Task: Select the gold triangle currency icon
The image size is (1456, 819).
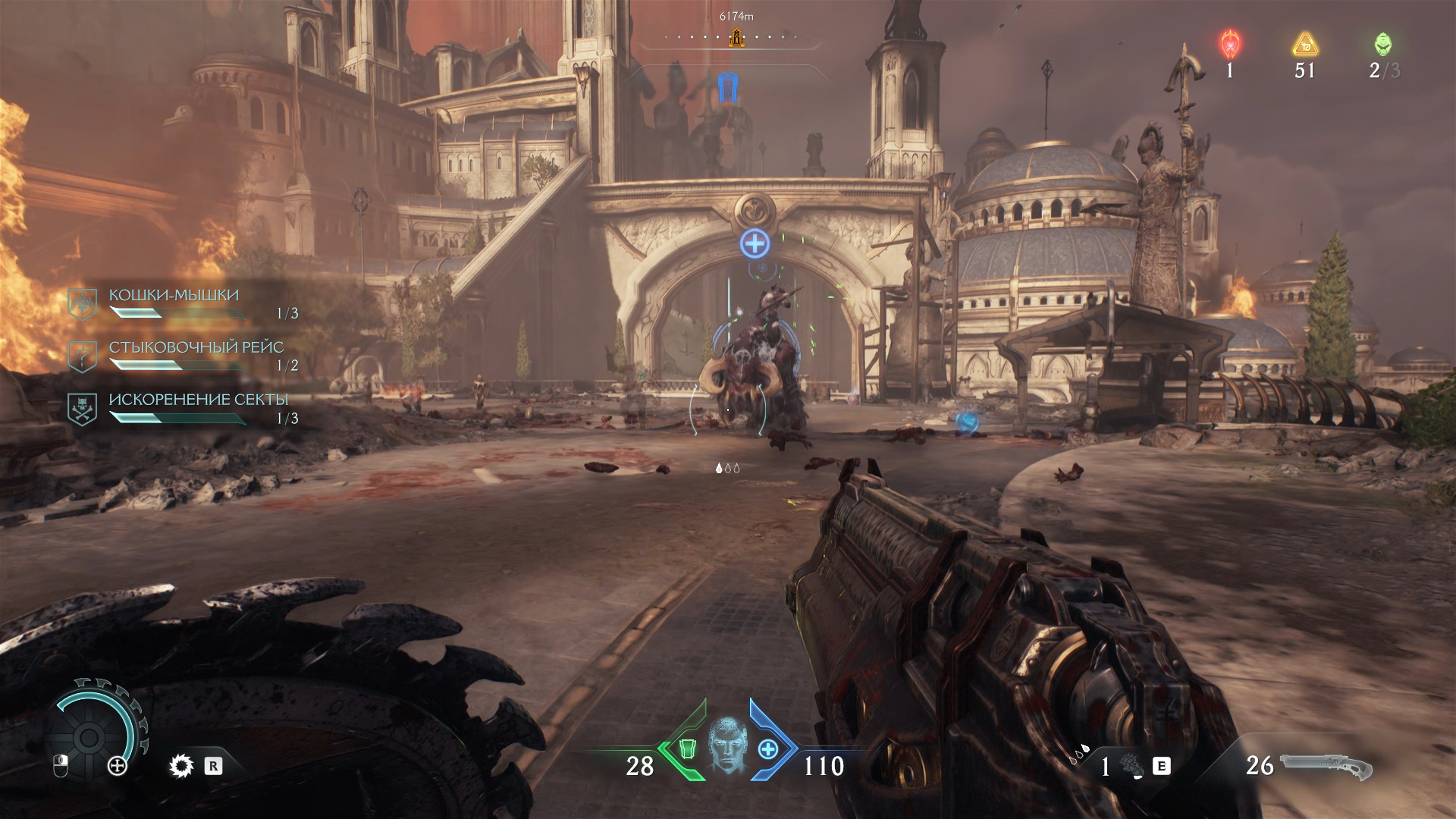Action: 1304,44
